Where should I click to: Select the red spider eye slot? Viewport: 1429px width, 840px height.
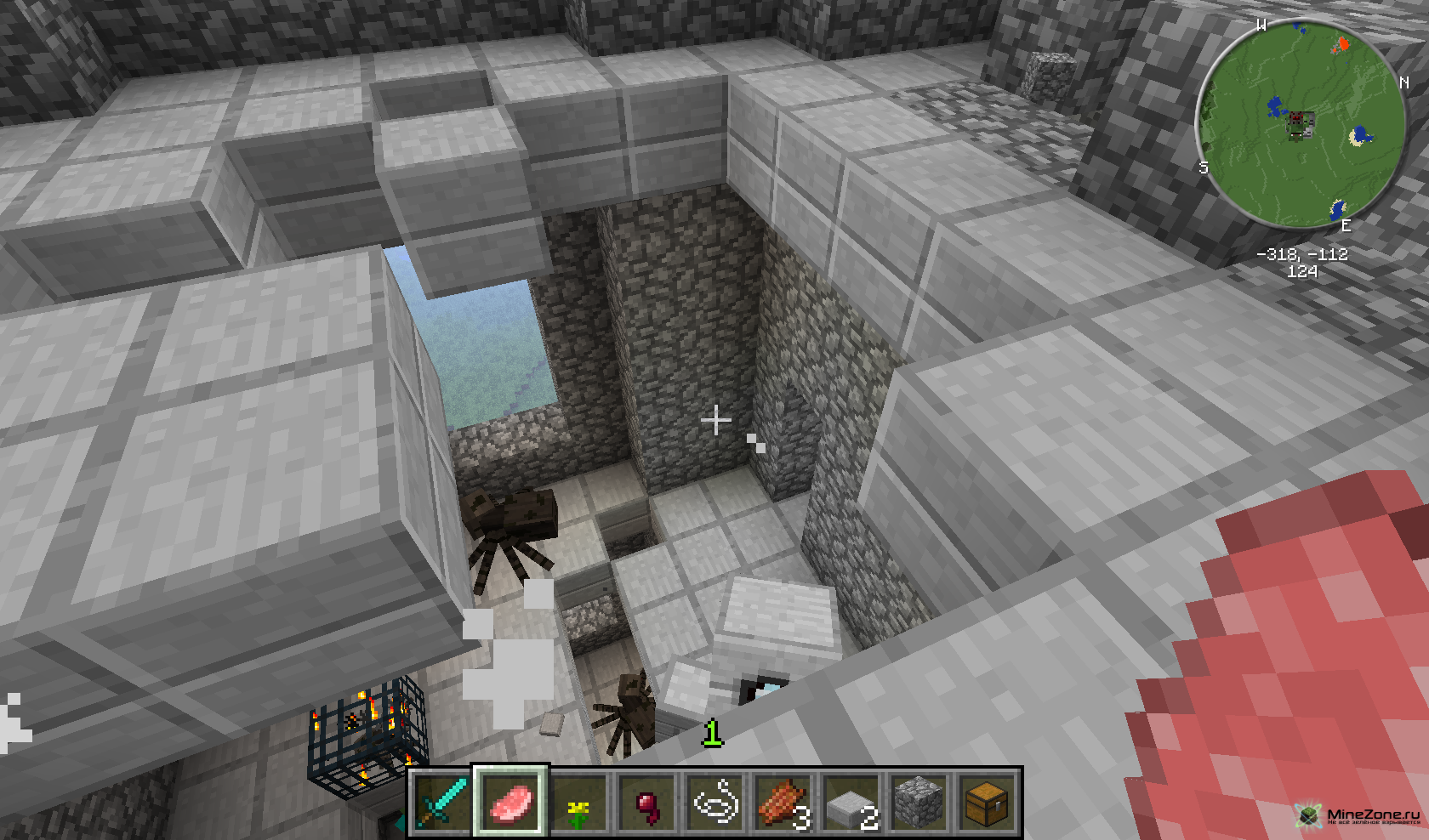(646, 803)
